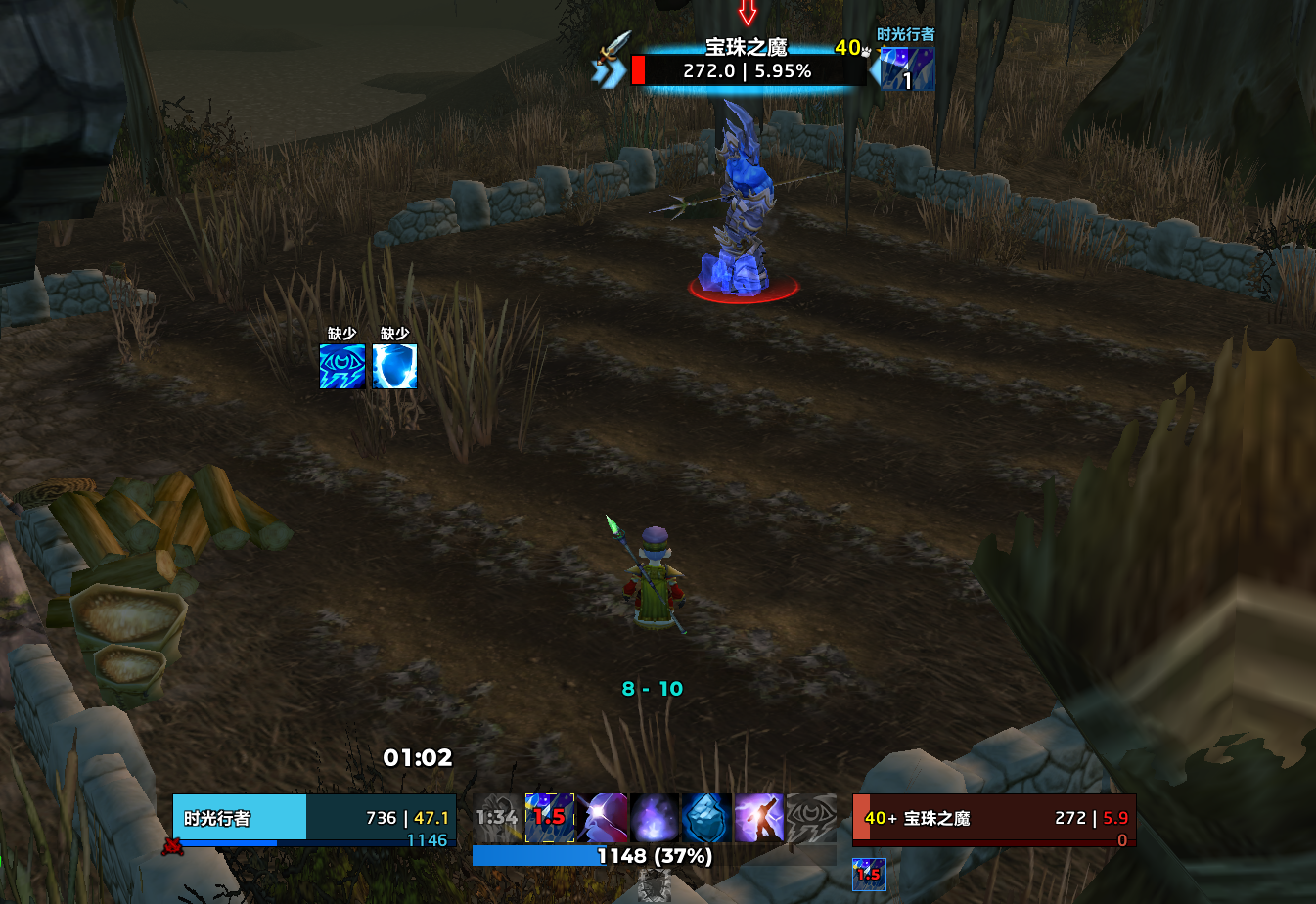Use the glowing purple face ability
This screenshot has height=904, width=1316.
(603, 818)
